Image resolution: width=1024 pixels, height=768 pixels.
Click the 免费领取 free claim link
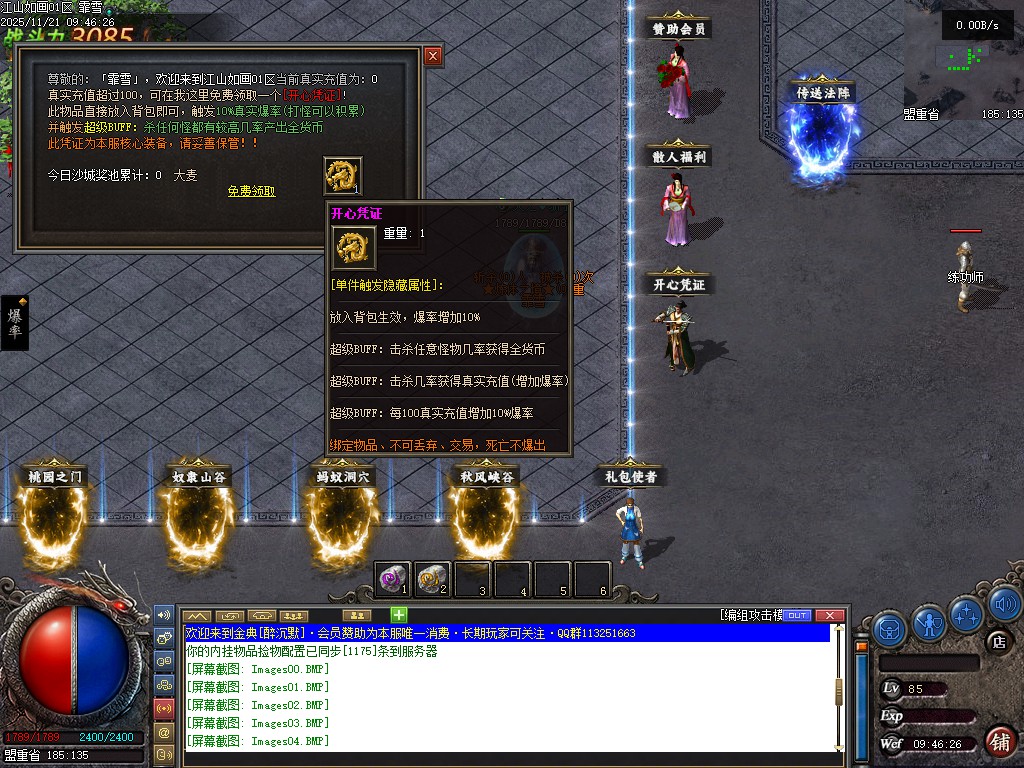(x=251, y=191)
